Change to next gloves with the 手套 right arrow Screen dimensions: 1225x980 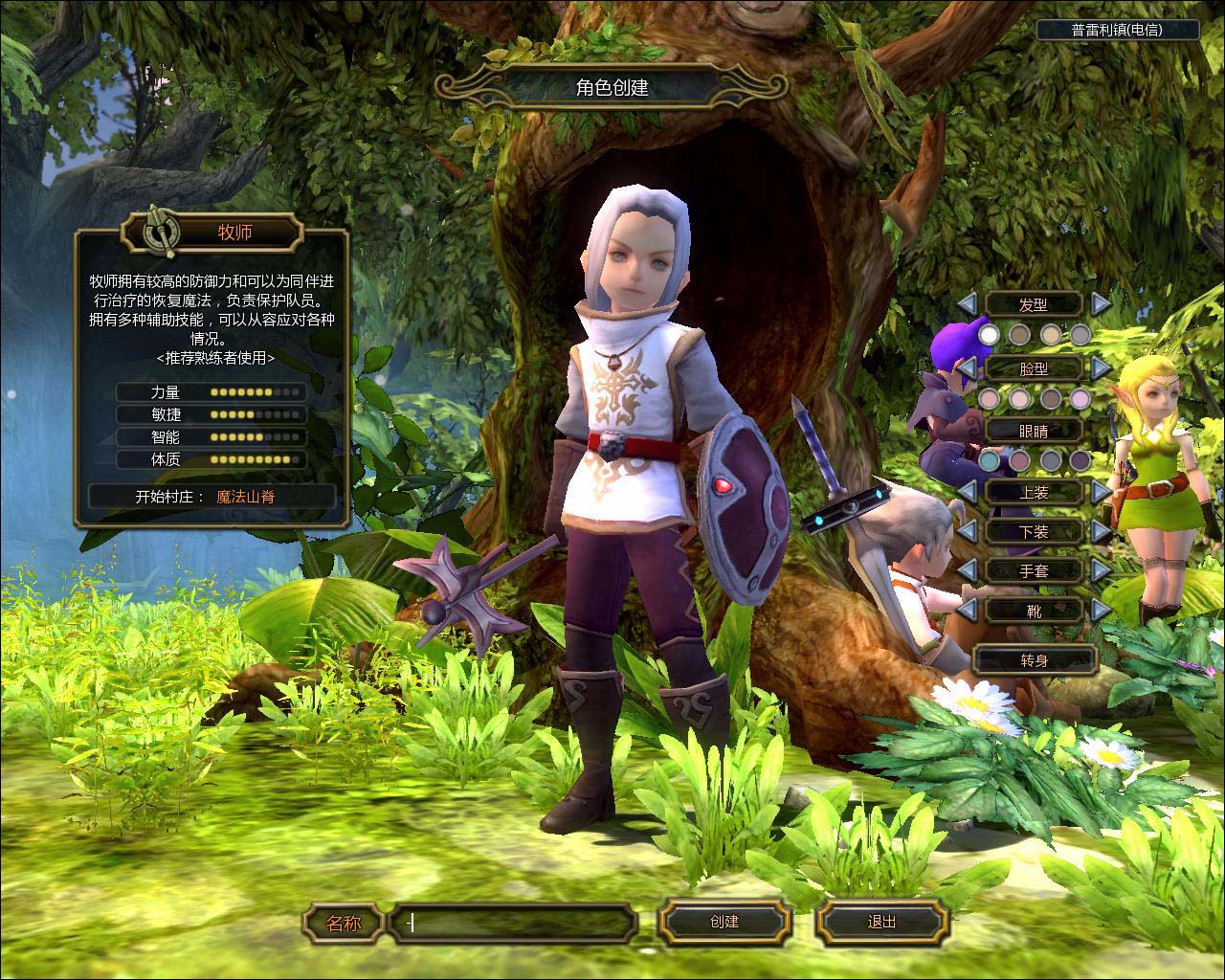coord(1102,570)
